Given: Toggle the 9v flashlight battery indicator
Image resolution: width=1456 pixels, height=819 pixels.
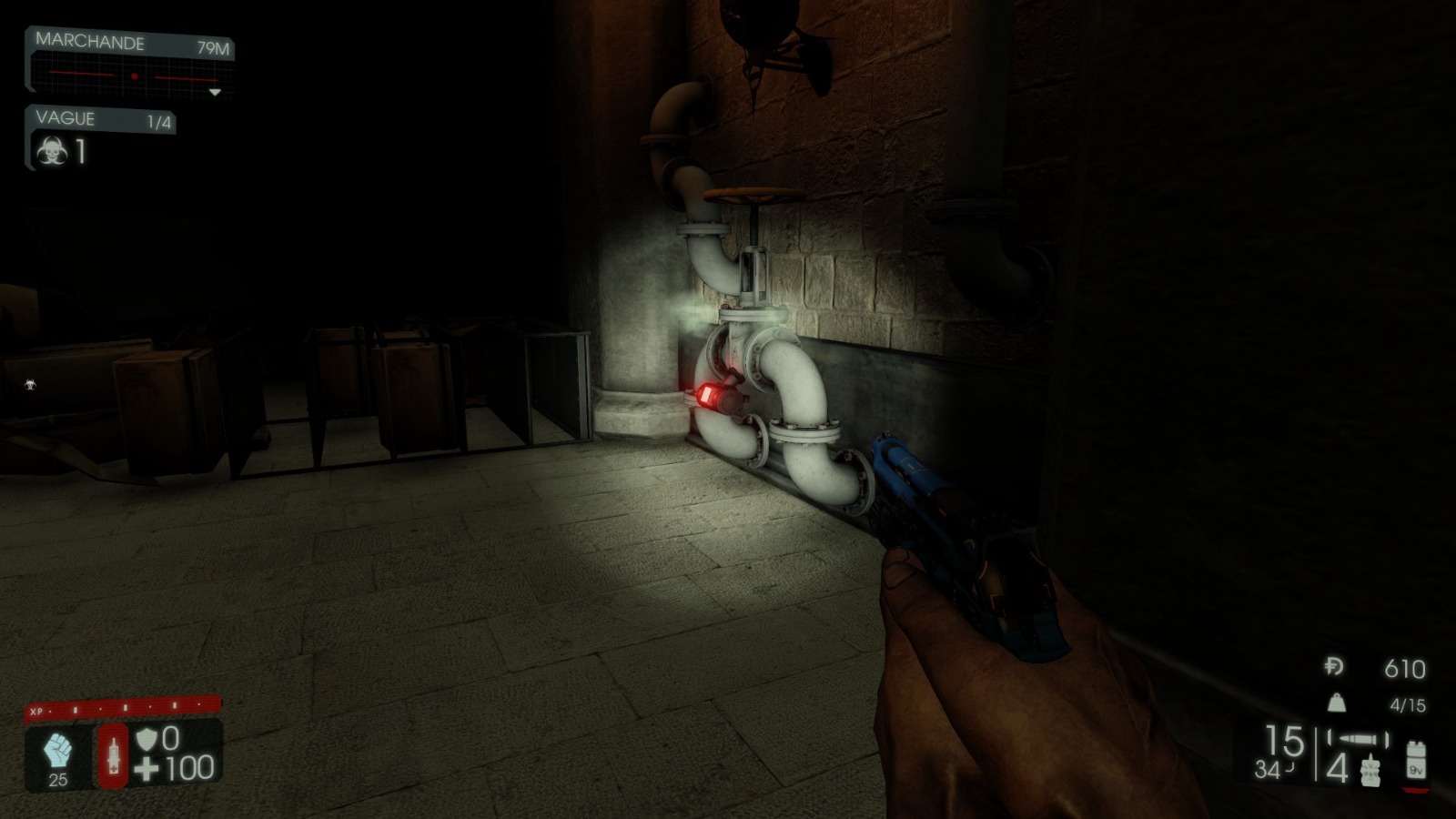Looking at the screenshot, I should click(x=1417, y=760).
